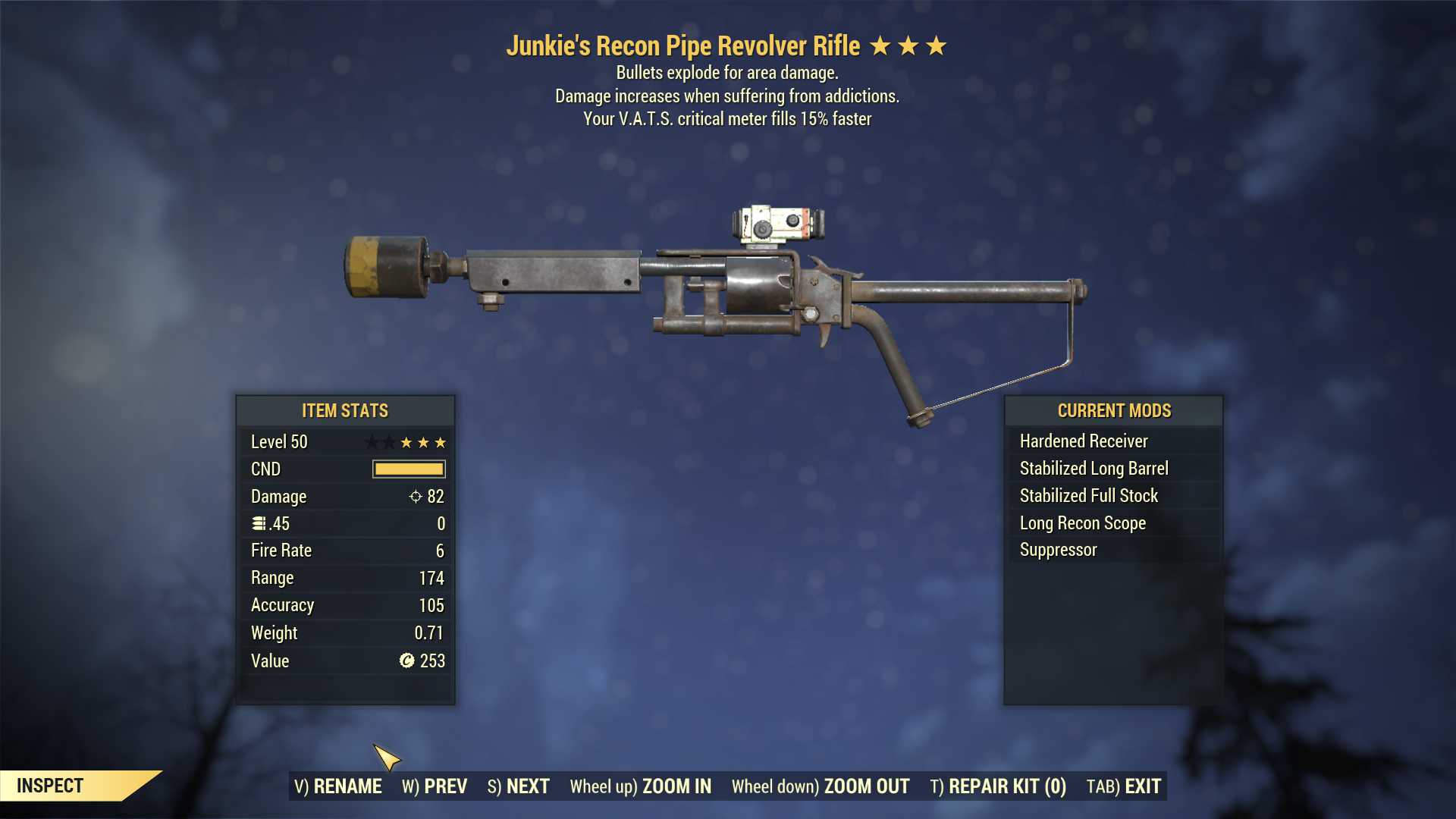Click RENAME to rename the rifle
The height and width of the screenshot is (819, 1456).
click(x=339, y=786)
